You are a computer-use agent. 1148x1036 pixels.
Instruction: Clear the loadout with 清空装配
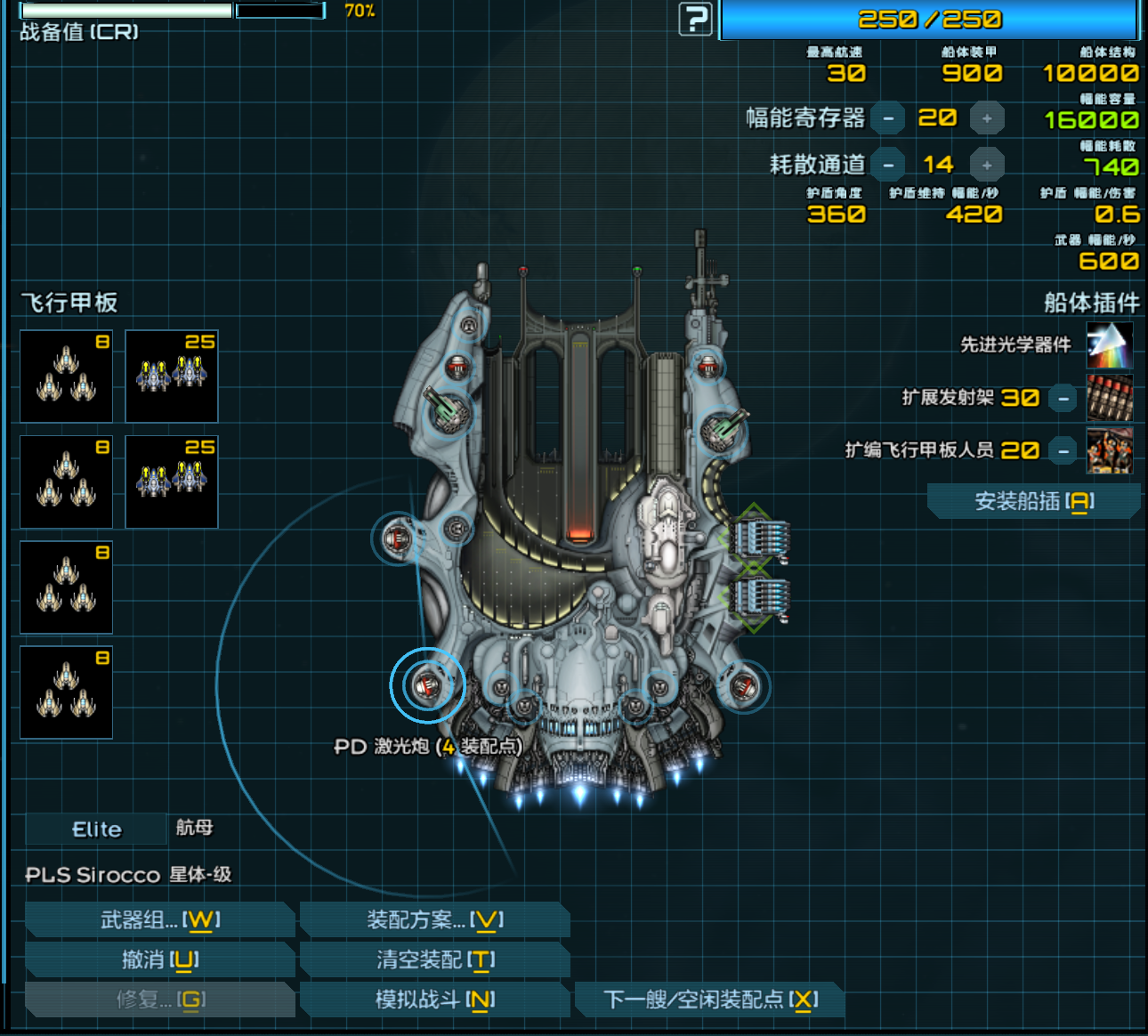(435, 959)
